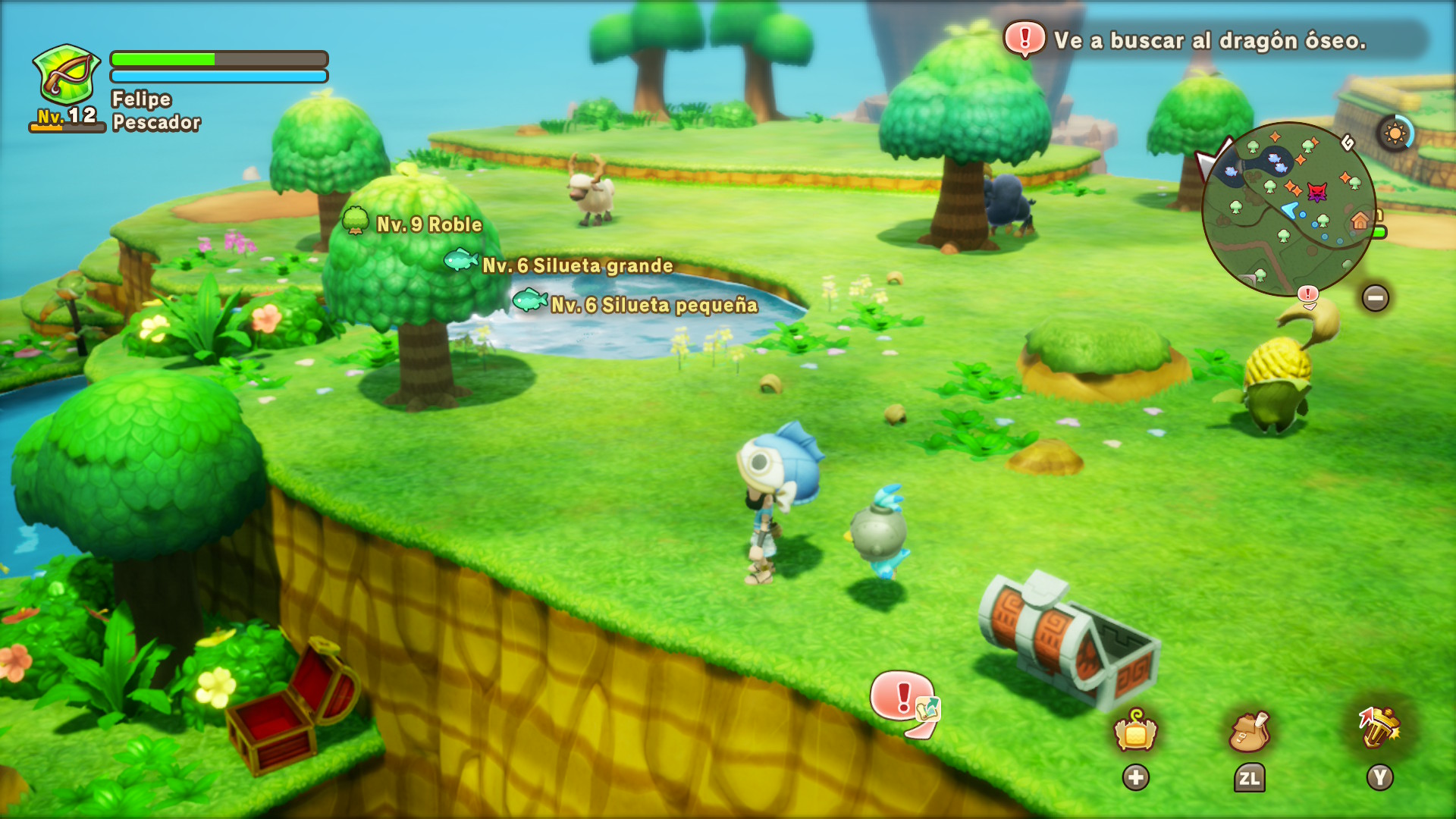Image resolution: width=1456 pixels, height=819 pixels.
Task: Click the minimap minus zoom button
Action: click(x=1375, y=297)
